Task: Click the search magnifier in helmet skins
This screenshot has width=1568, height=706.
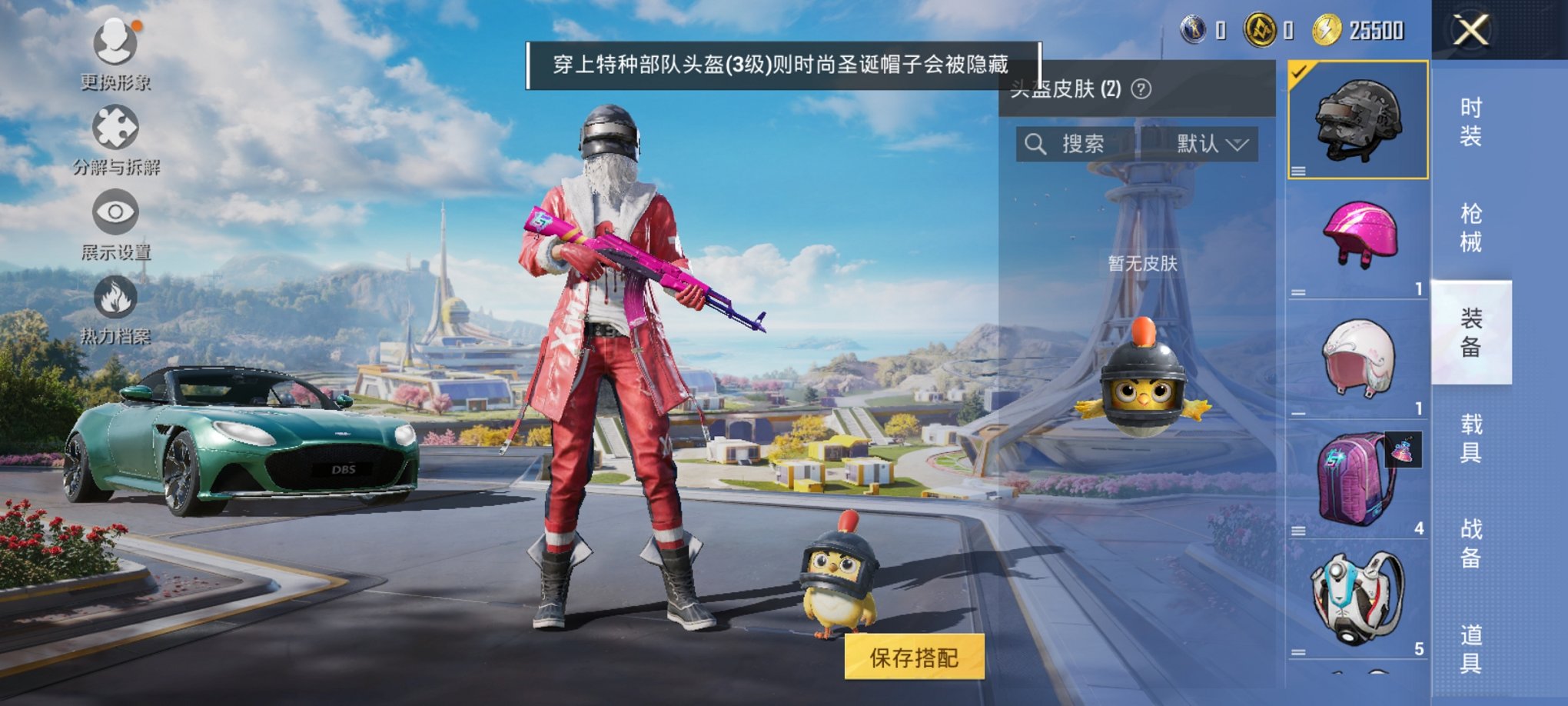Action: coord(1036,143)
